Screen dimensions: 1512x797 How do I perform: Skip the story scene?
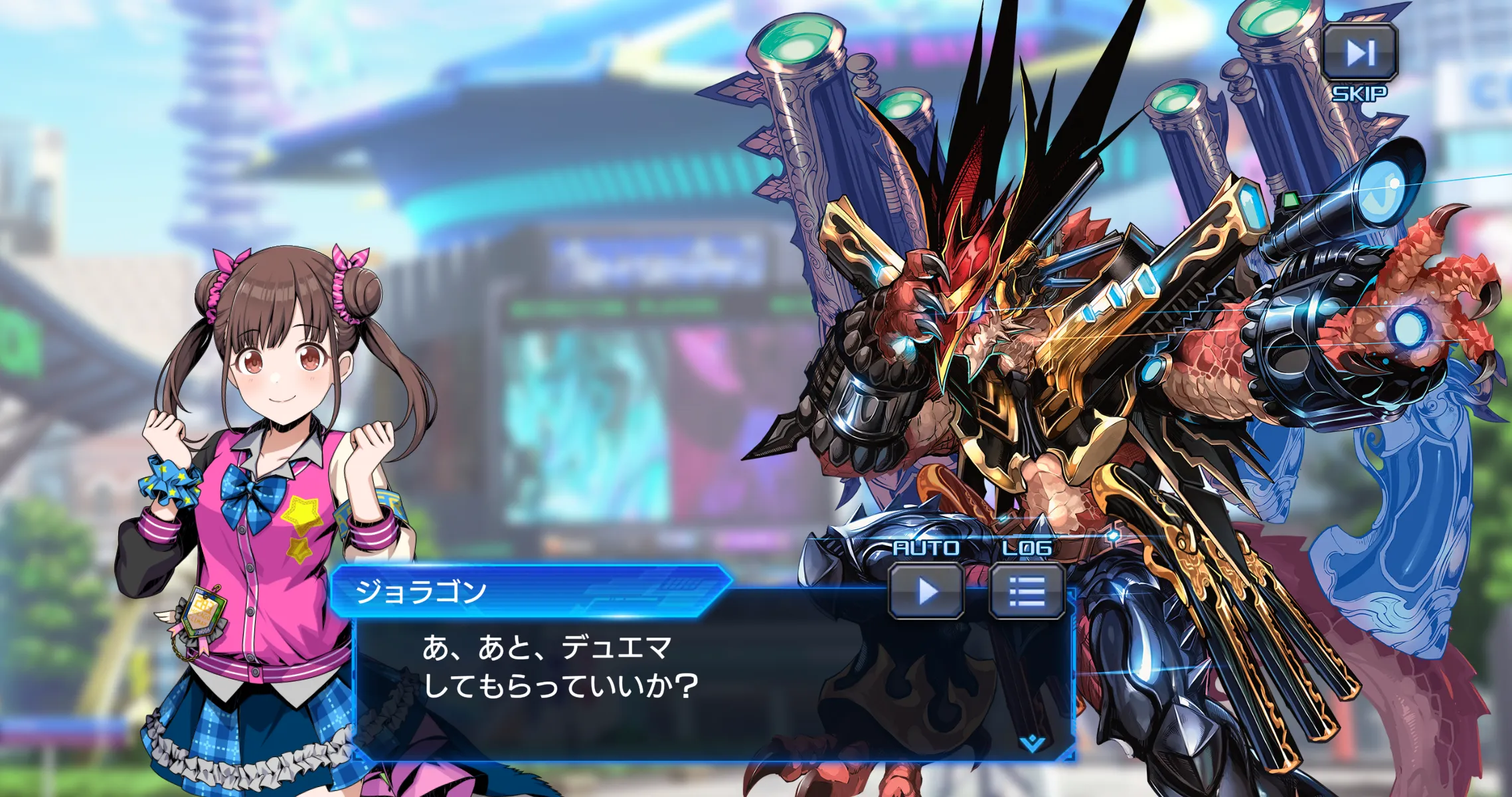1360,53
